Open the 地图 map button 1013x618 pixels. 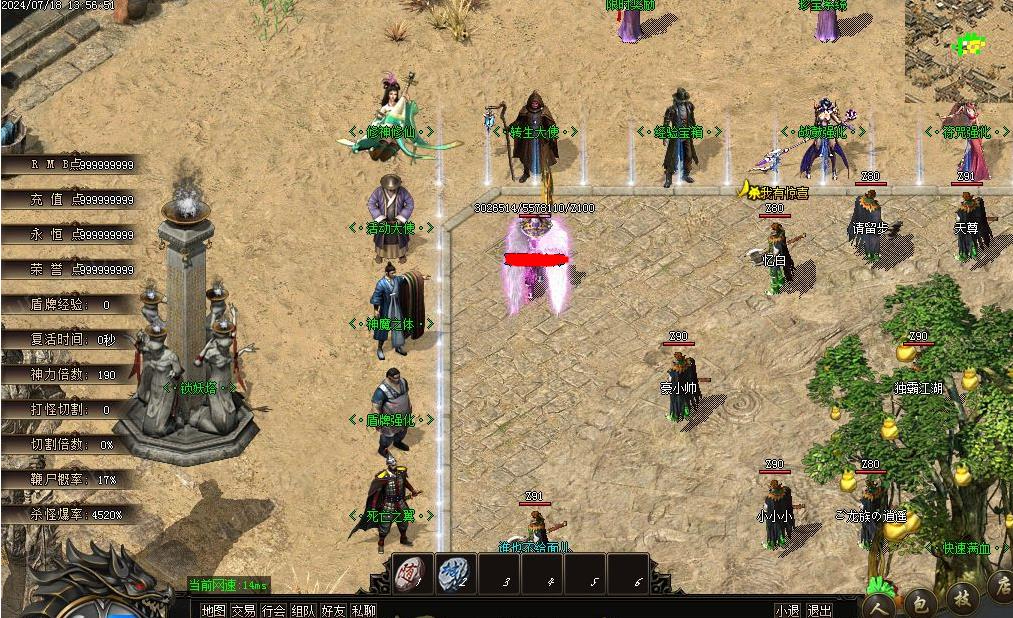click(213, 610)
